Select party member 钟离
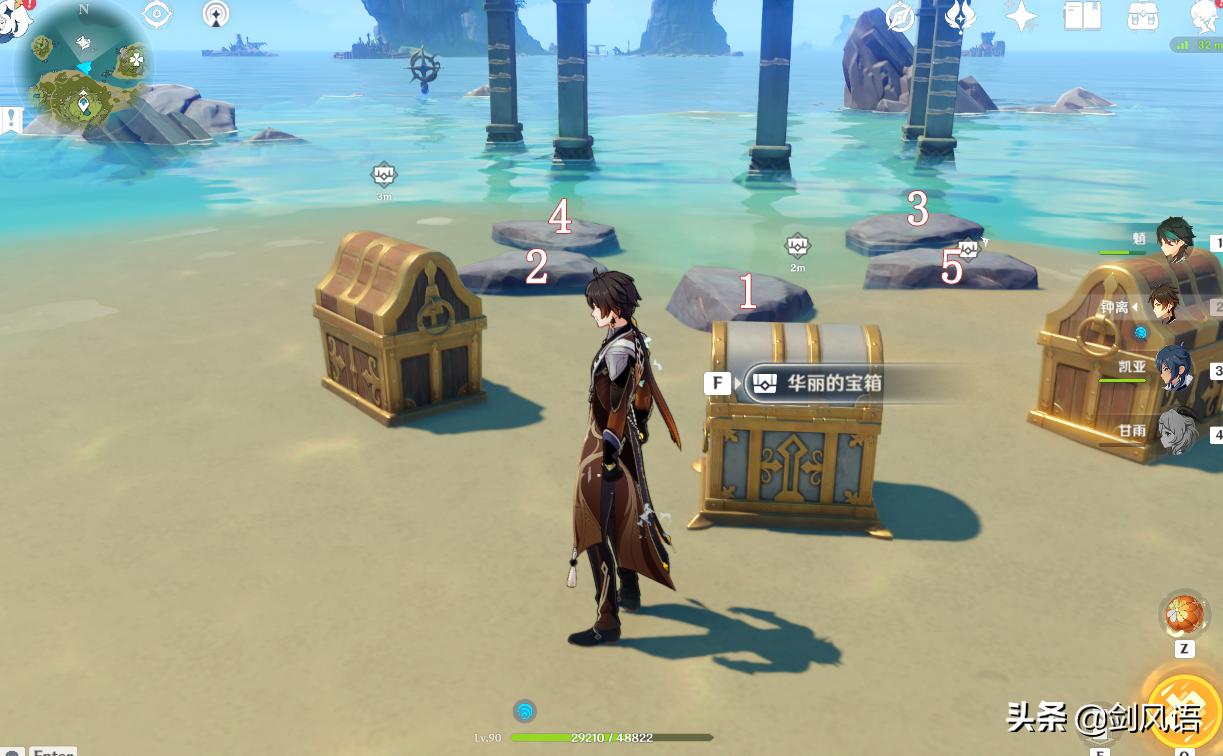The image size is (1223, 756). pos(1163,304)
